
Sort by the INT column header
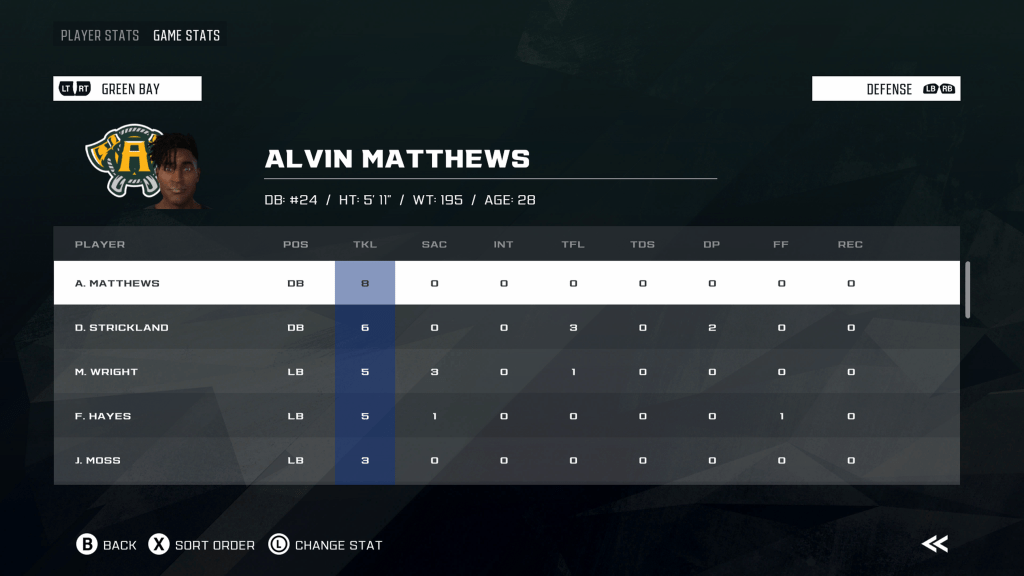click(503, 244)
